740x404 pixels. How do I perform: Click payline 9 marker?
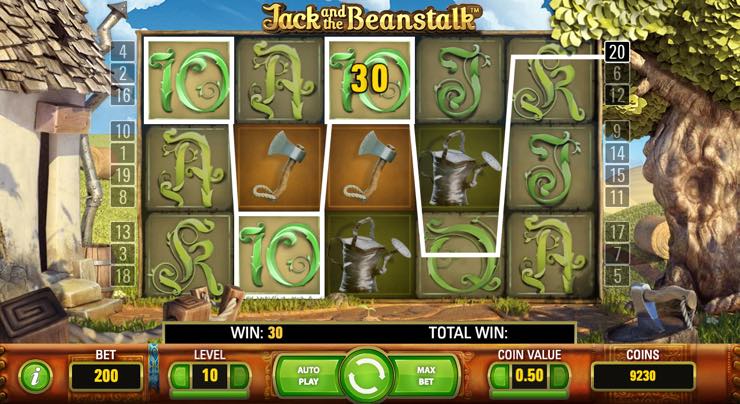pos(617,130)
